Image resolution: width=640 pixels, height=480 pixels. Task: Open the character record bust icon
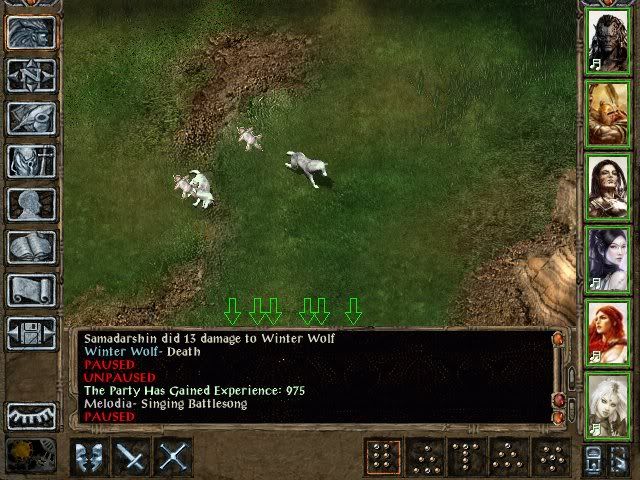[31, 204]
